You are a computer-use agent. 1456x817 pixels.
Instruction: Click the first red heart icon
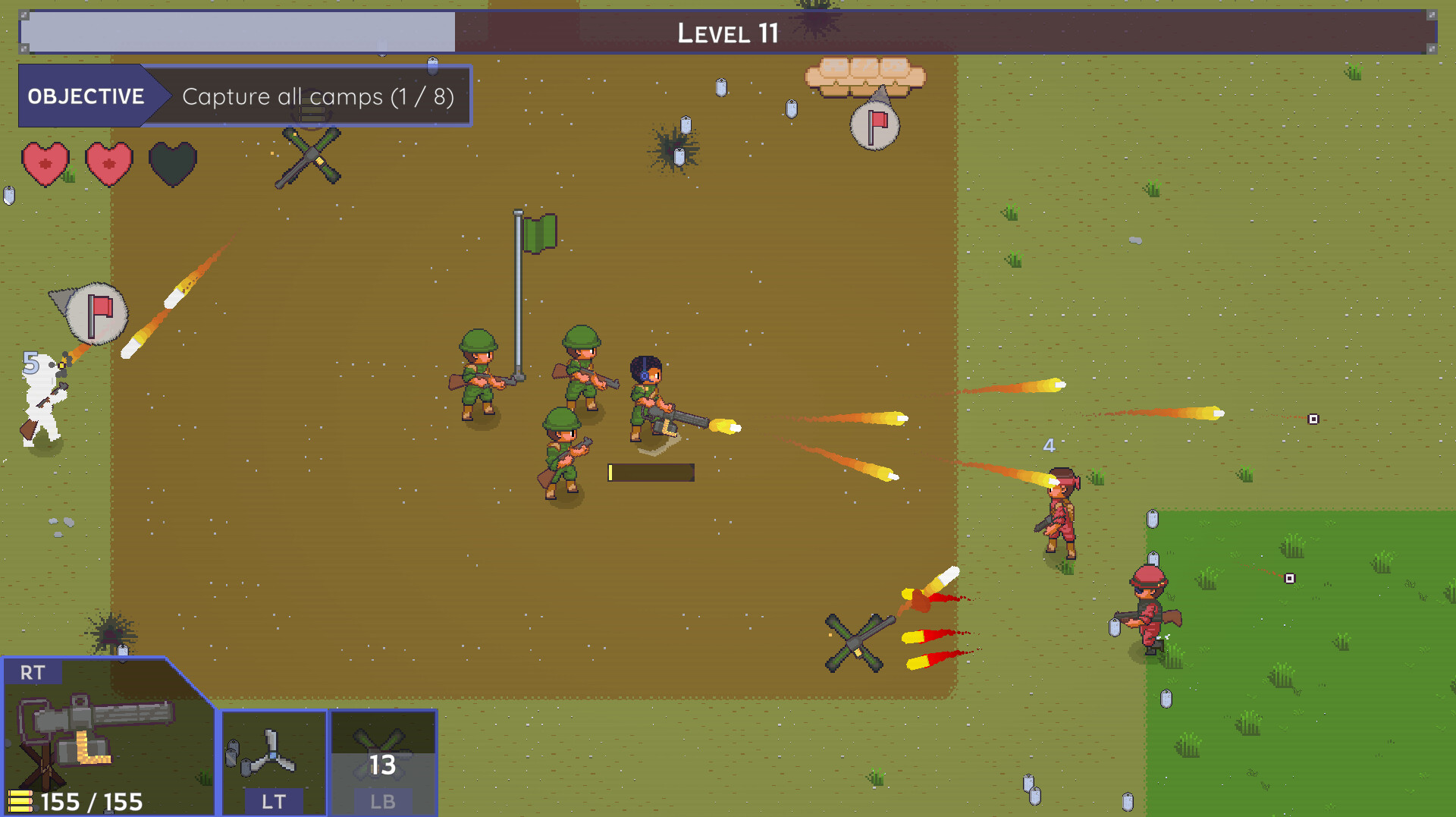(45, 162)
